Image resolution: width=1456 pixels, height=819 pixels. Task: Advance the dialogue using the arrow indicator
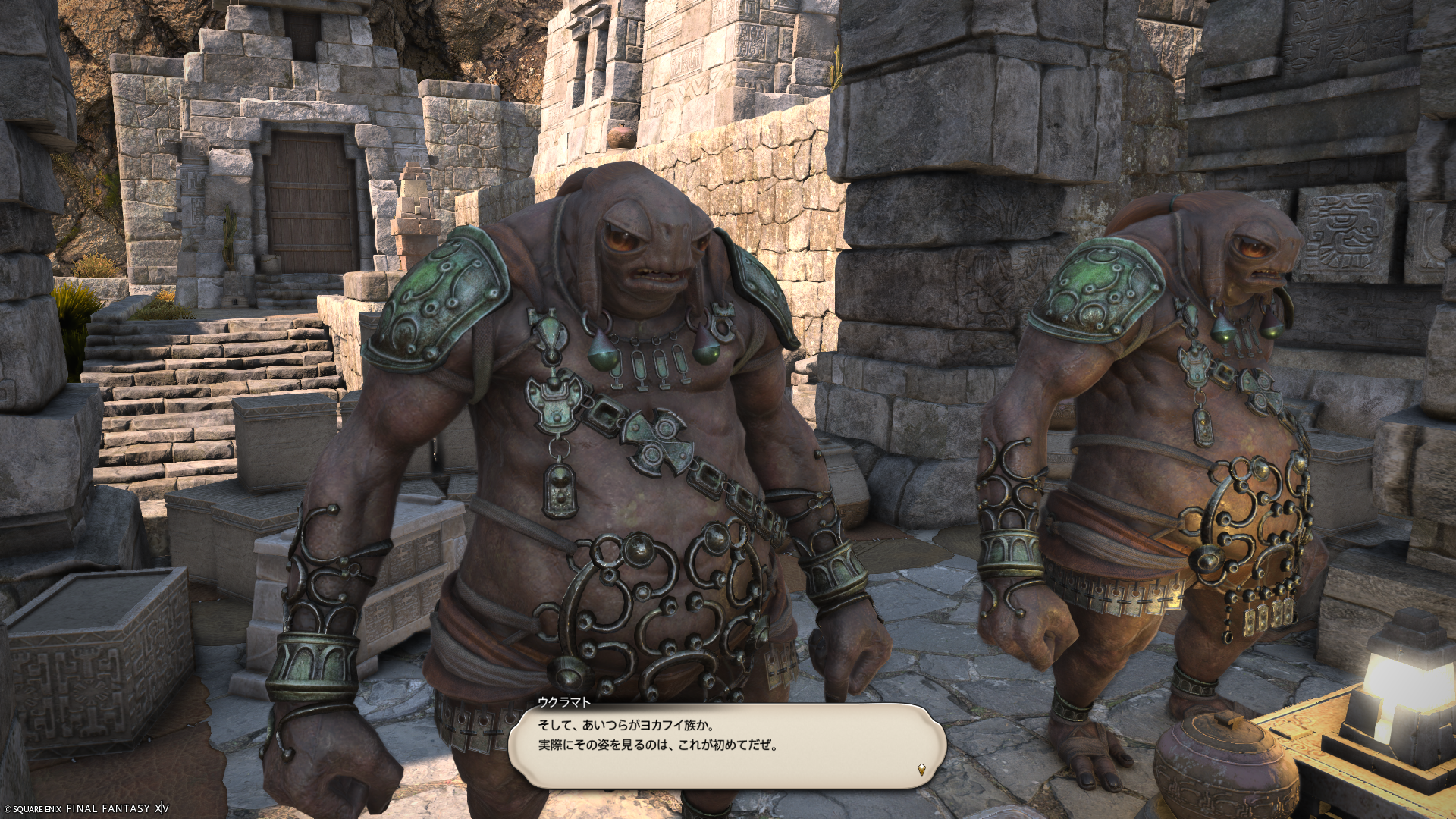pos(921,770)
